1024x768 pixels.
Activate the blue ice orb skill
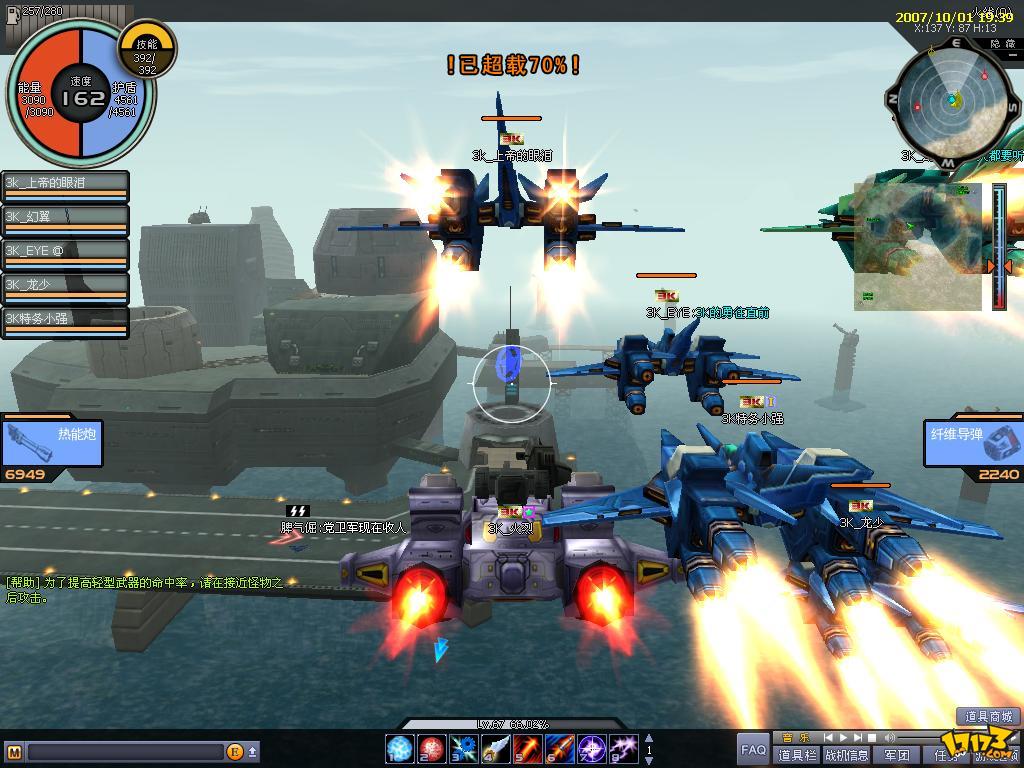(x=400, y=747)
